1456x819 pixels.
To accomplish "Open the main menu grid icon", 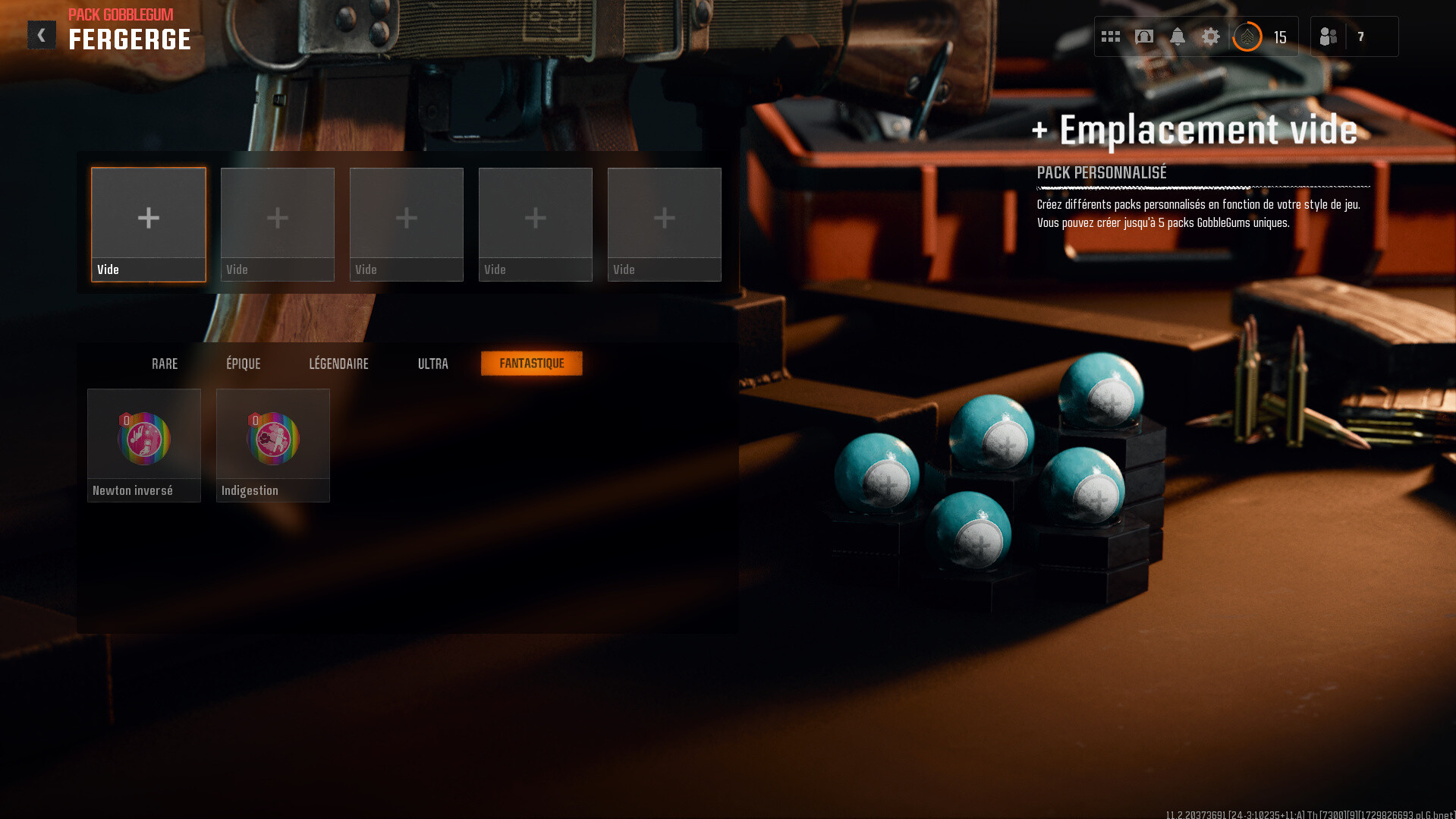I will (1111, 36).
